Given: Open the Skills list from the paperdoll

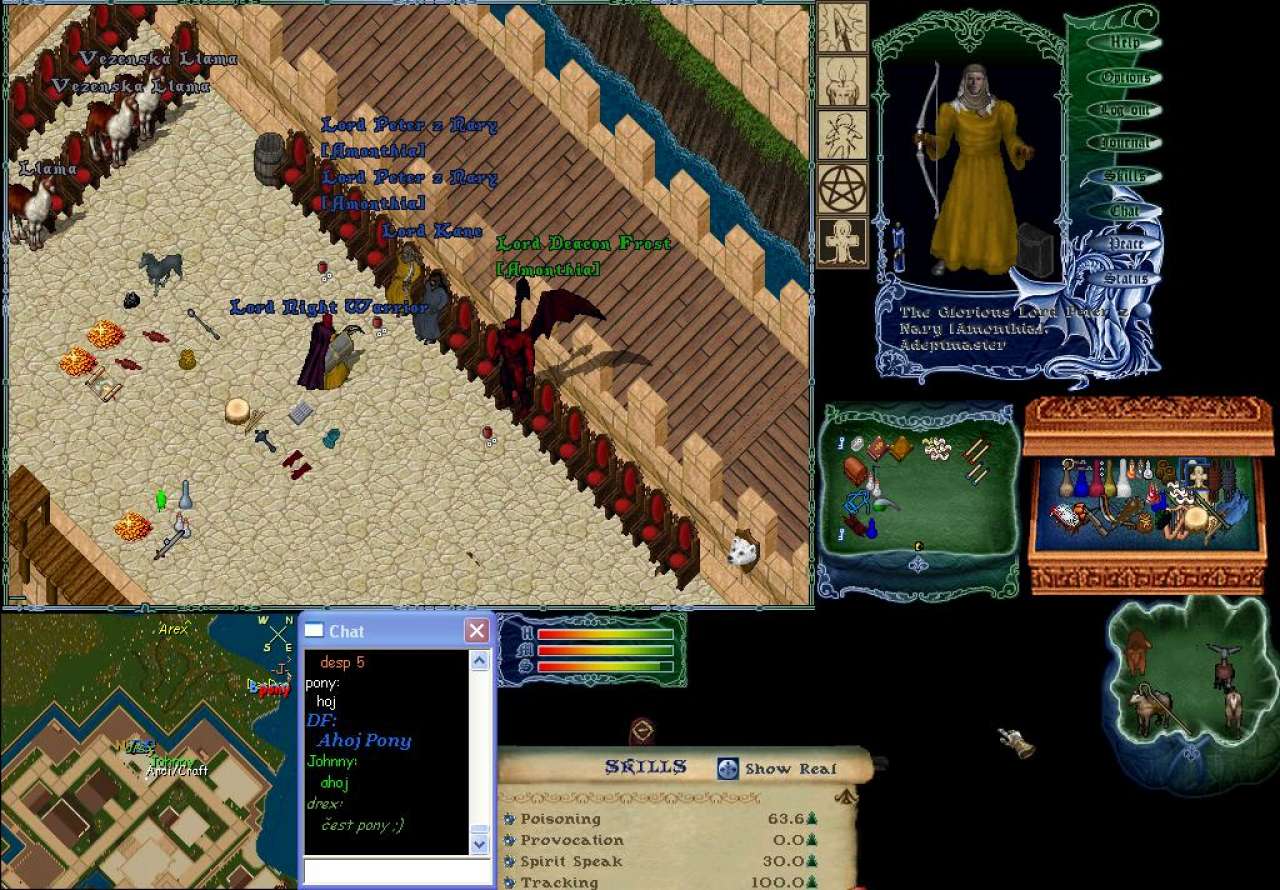Looking at the screenshot, I should point(1125,177).
